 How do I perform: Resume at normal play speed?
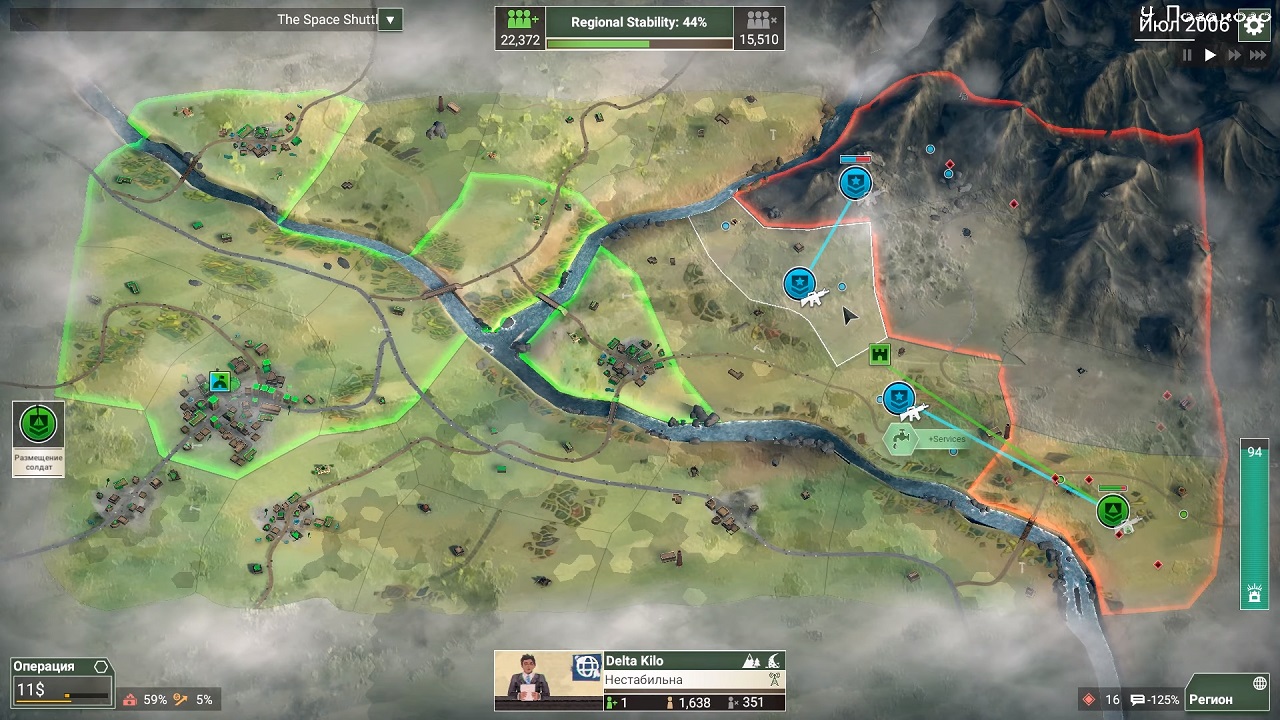[x=1210, y=56]
